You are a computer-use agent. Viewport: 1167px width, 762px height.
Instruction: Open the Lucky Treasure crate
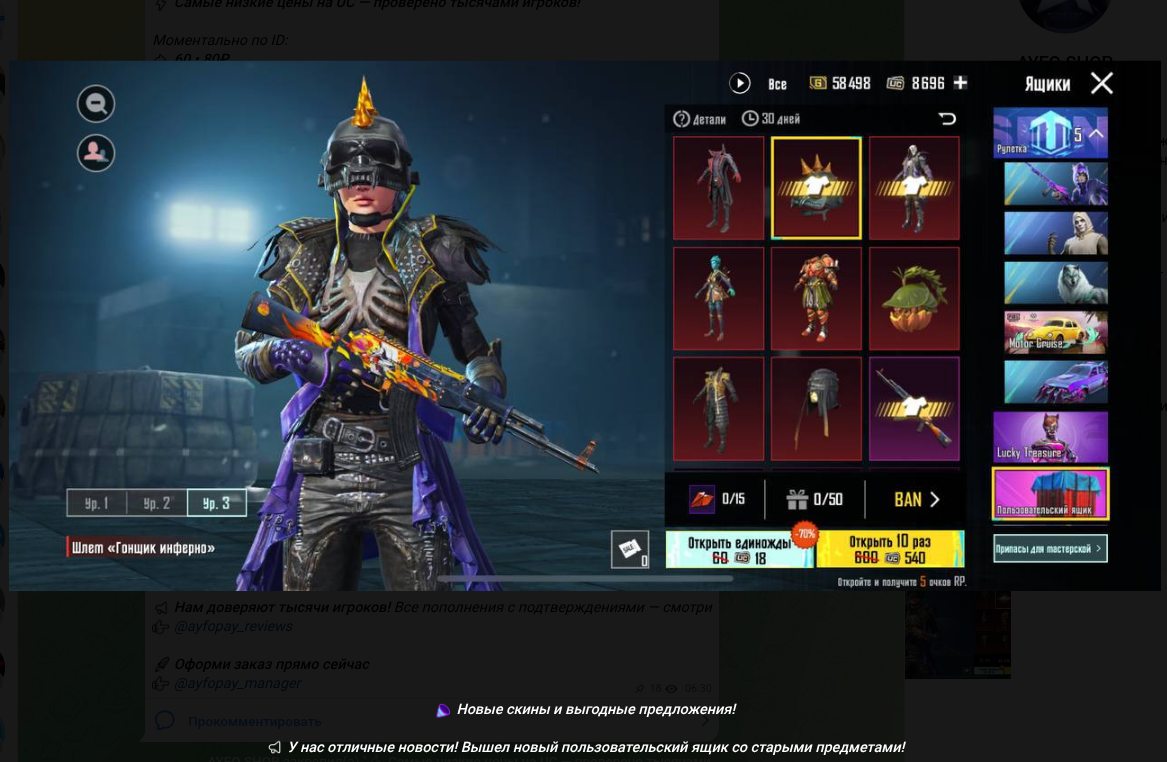[1050, 437]
